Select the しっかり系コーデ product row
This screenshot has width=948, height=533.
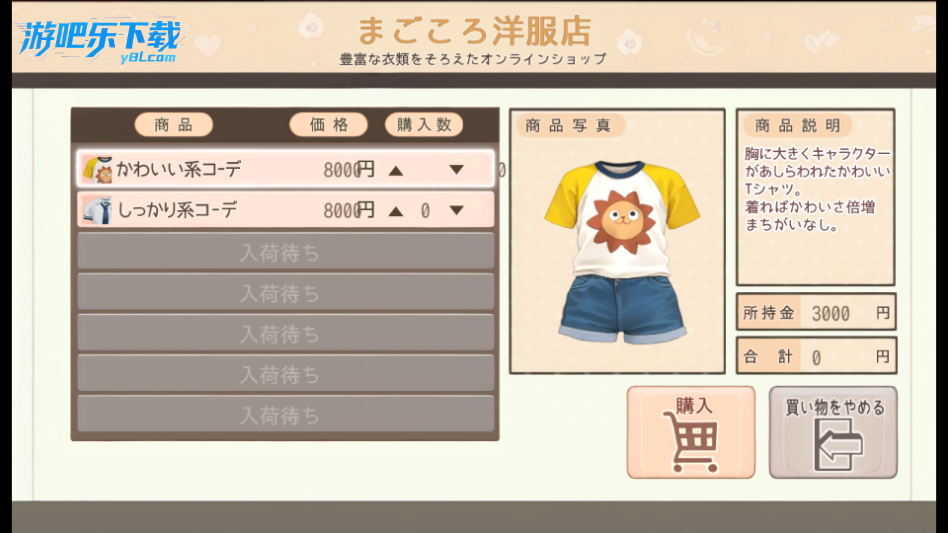tap(200, 210)
